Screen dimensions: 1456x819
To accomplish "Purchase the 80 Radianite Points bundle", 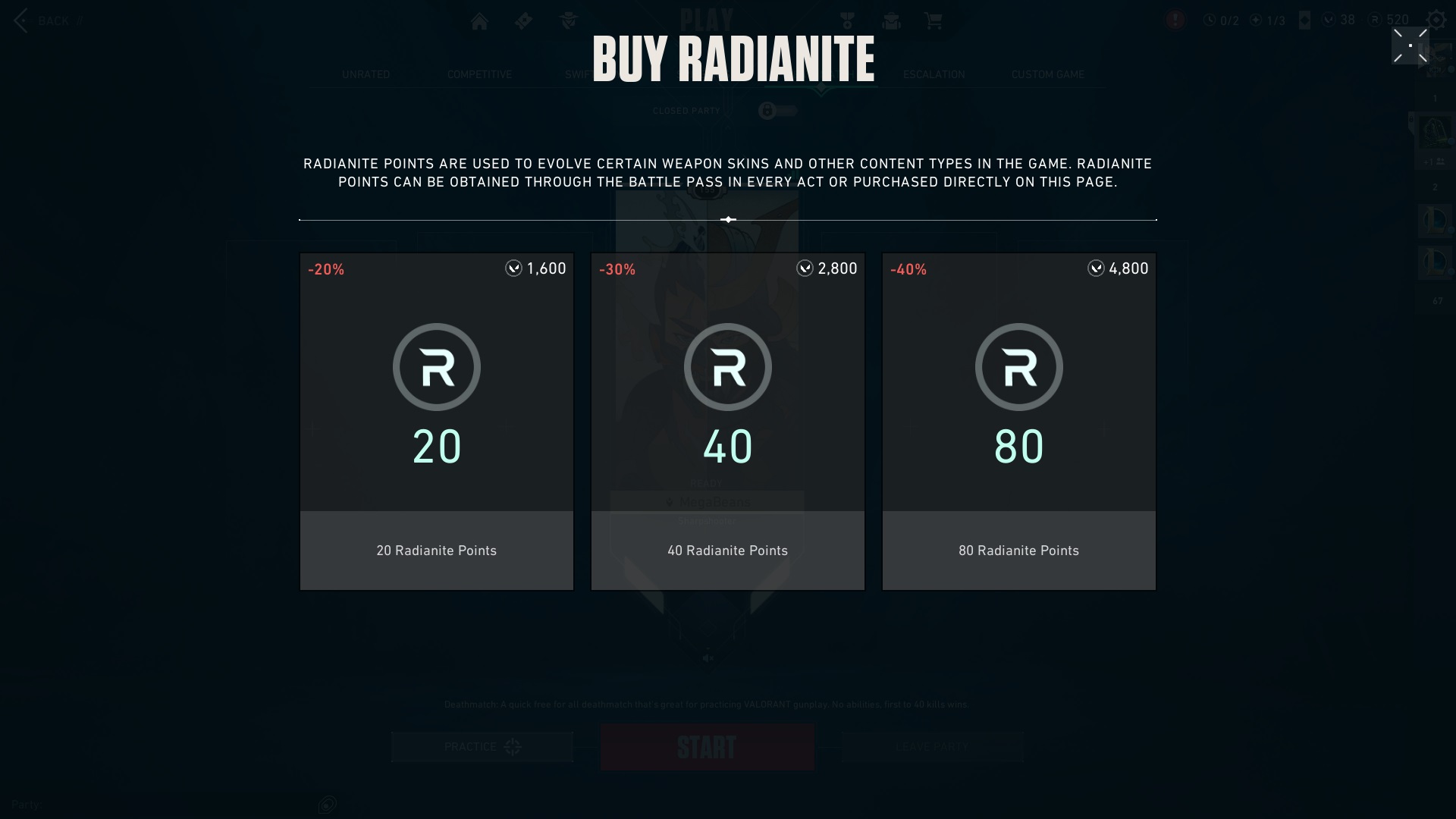I will tap(1019, 421).
